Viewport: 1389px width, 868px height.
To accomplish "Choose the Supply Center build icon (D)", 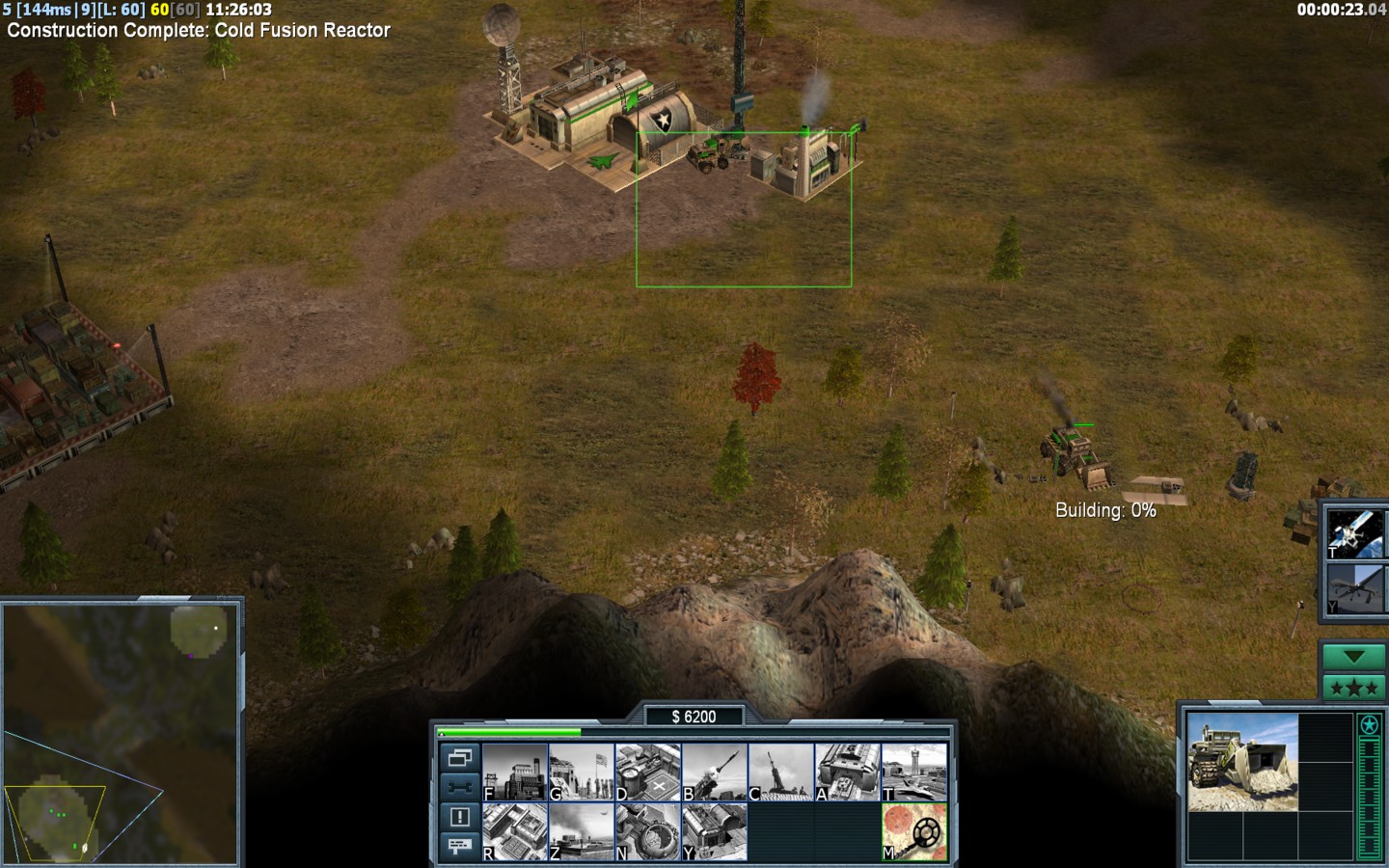I will click(x=648, y=772).
